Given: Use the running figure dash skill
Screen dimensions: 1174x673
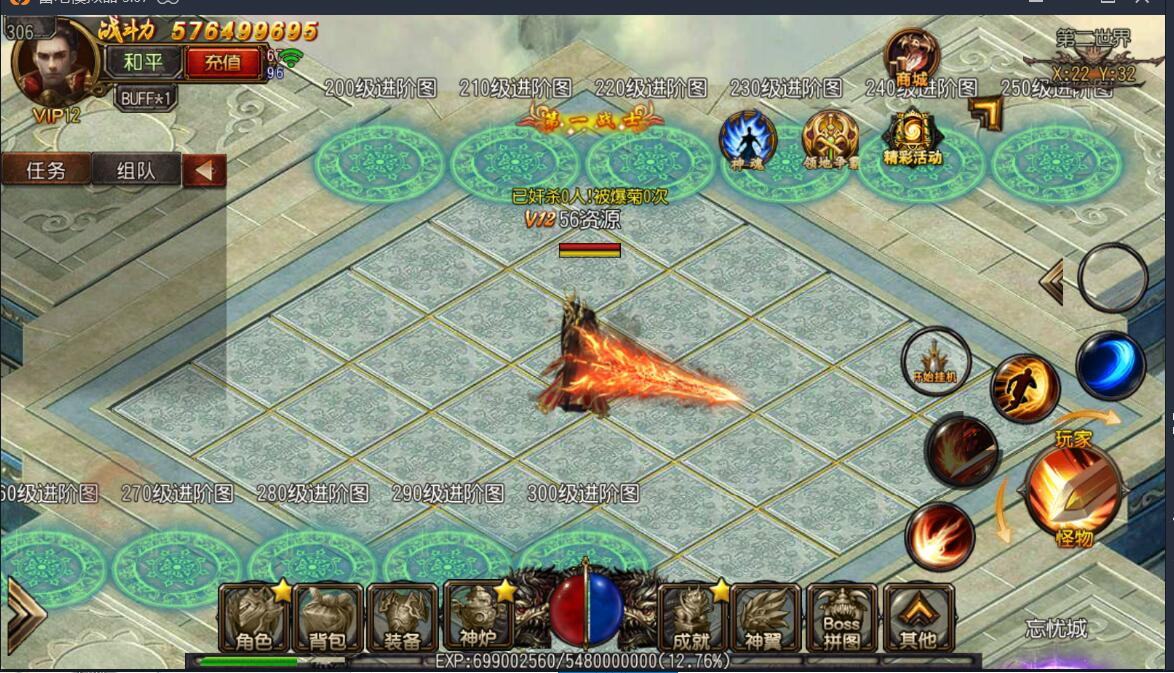Looking at the screenshot, I should (x=1025, y=388).
